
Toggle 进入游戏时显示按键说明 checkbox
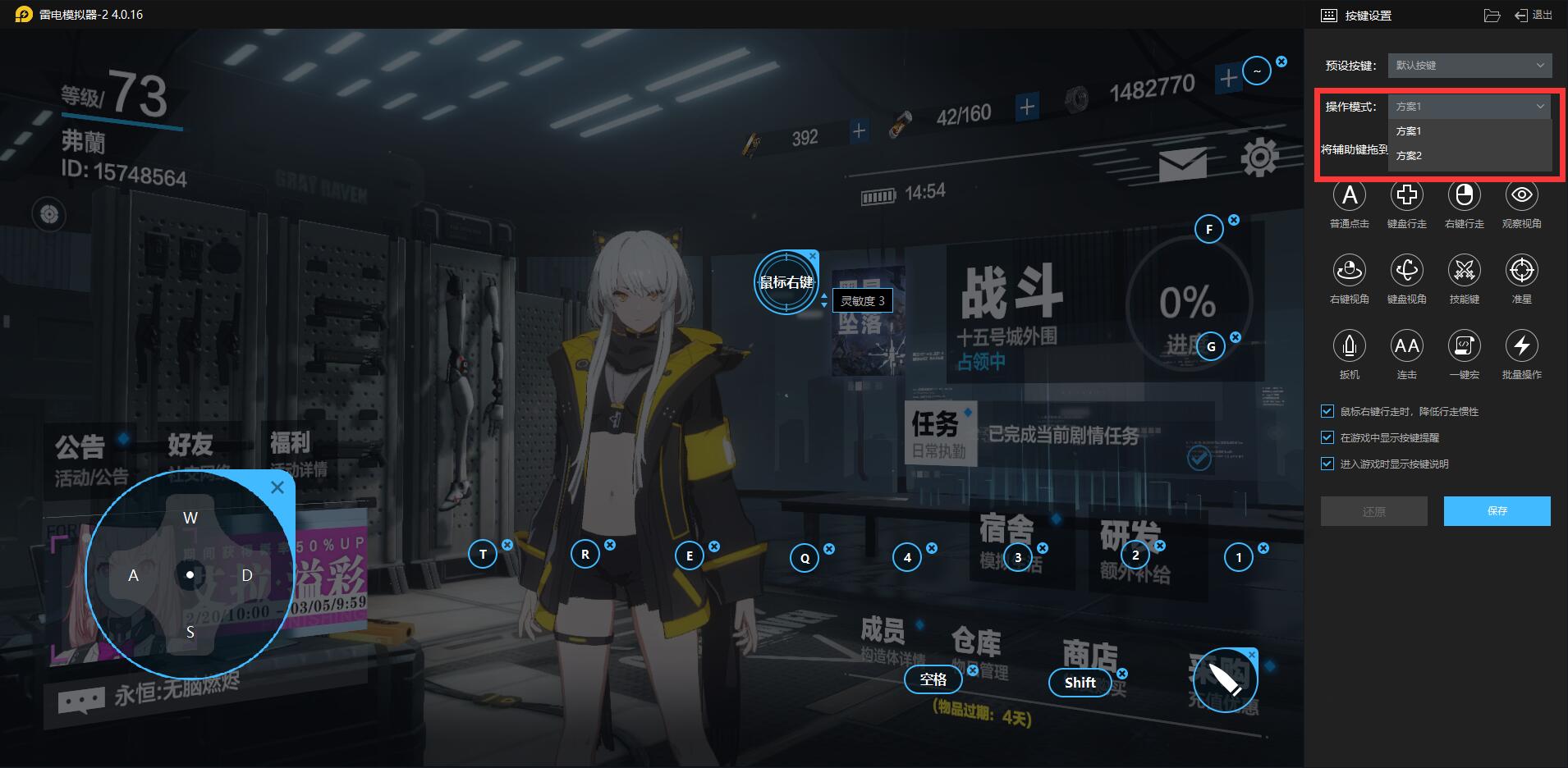click(1327, 464)
